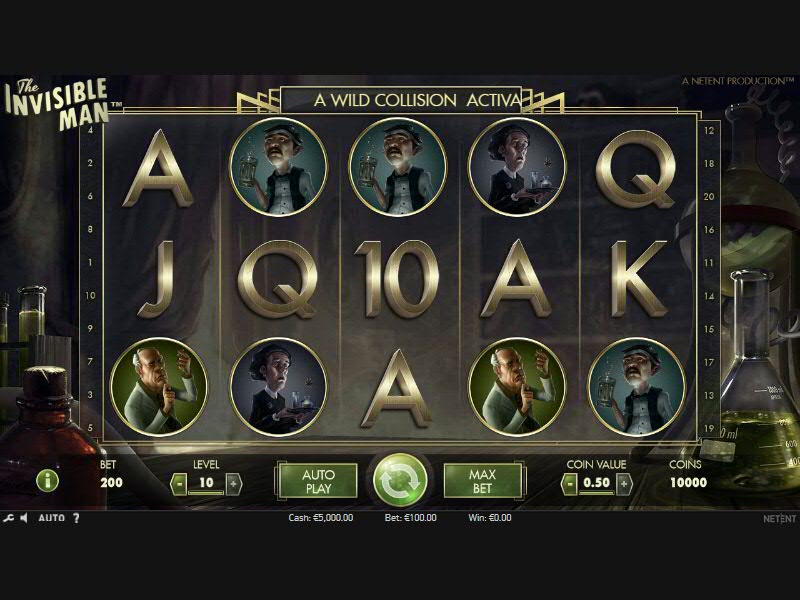Open game settings with the wrench icon
800x600 pixels.
coord(9,518)
